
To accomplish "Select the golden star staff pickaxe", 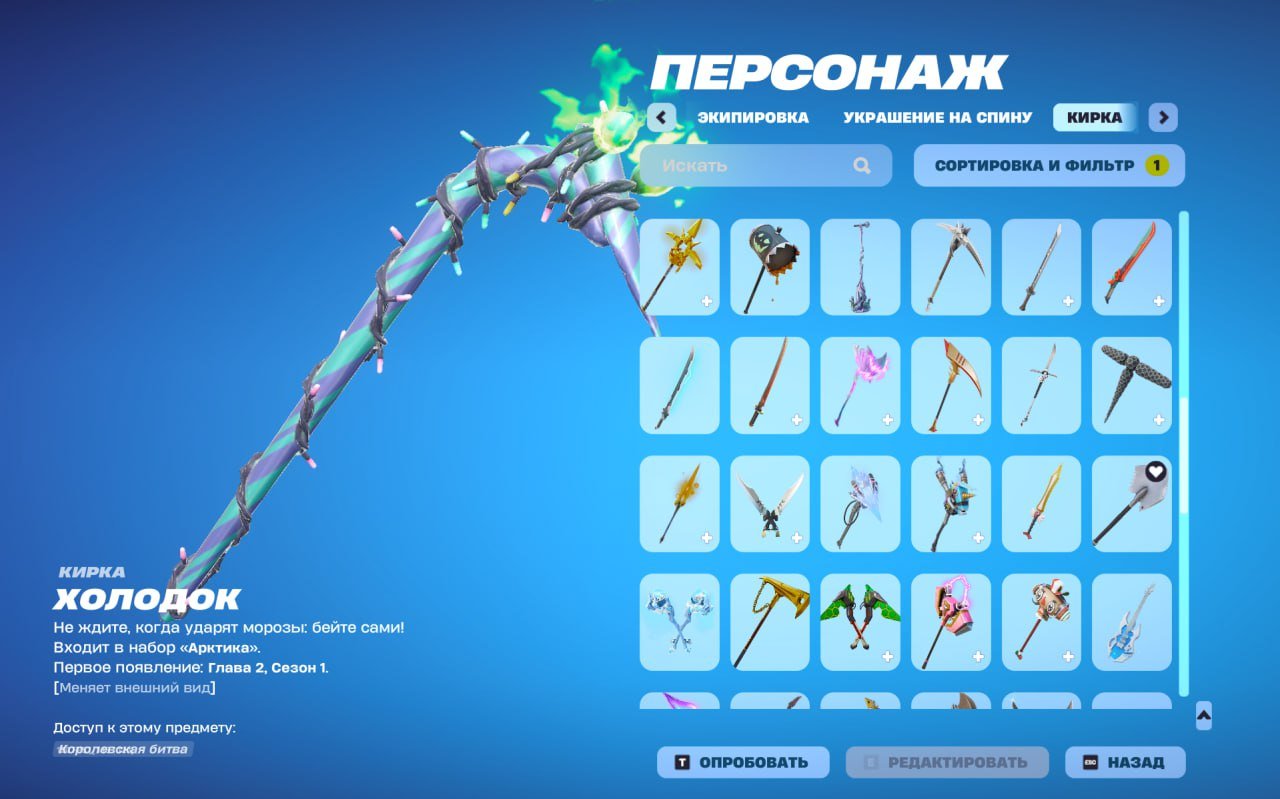I will 679,265.
